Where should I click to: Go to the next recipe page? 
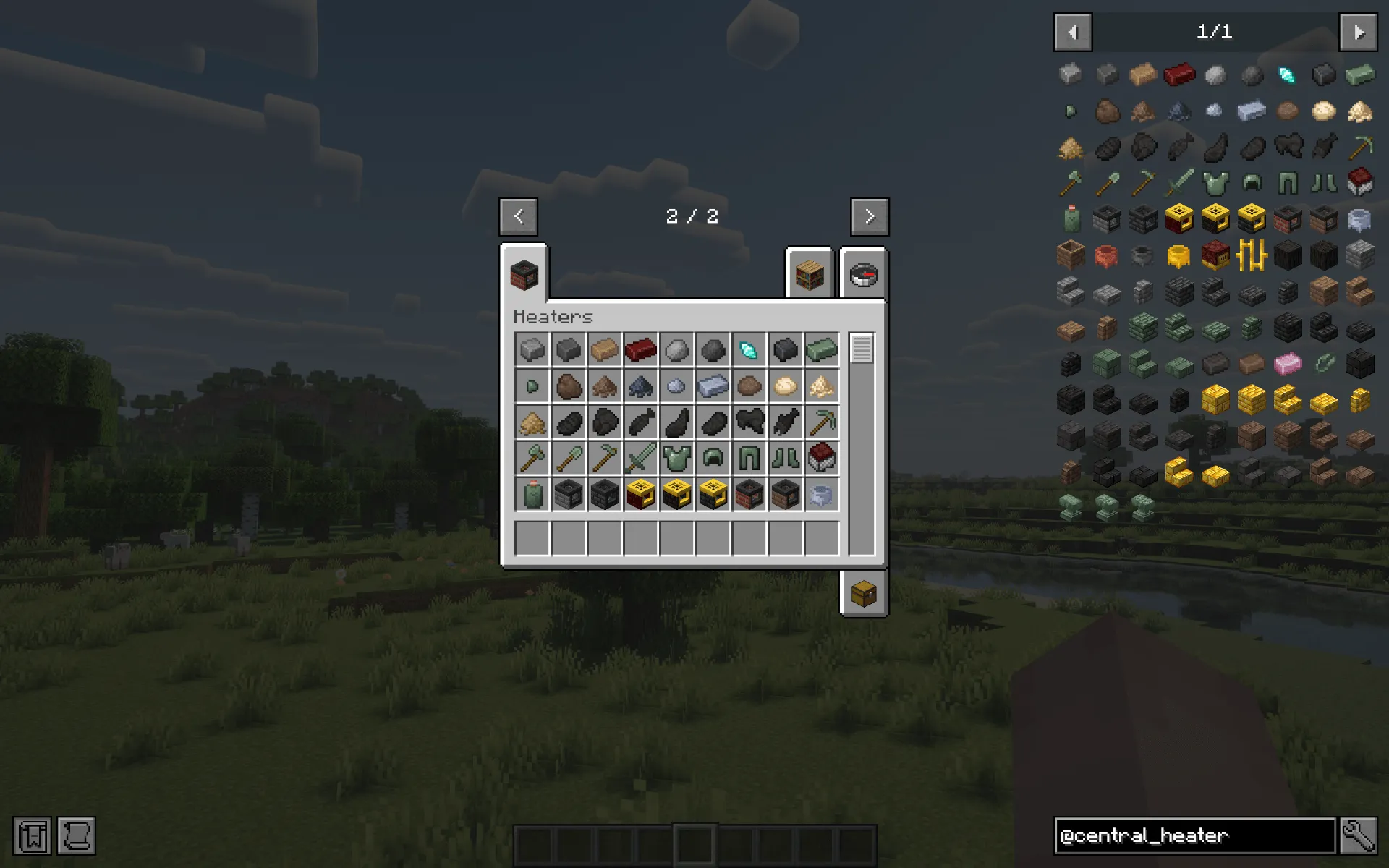870,216
